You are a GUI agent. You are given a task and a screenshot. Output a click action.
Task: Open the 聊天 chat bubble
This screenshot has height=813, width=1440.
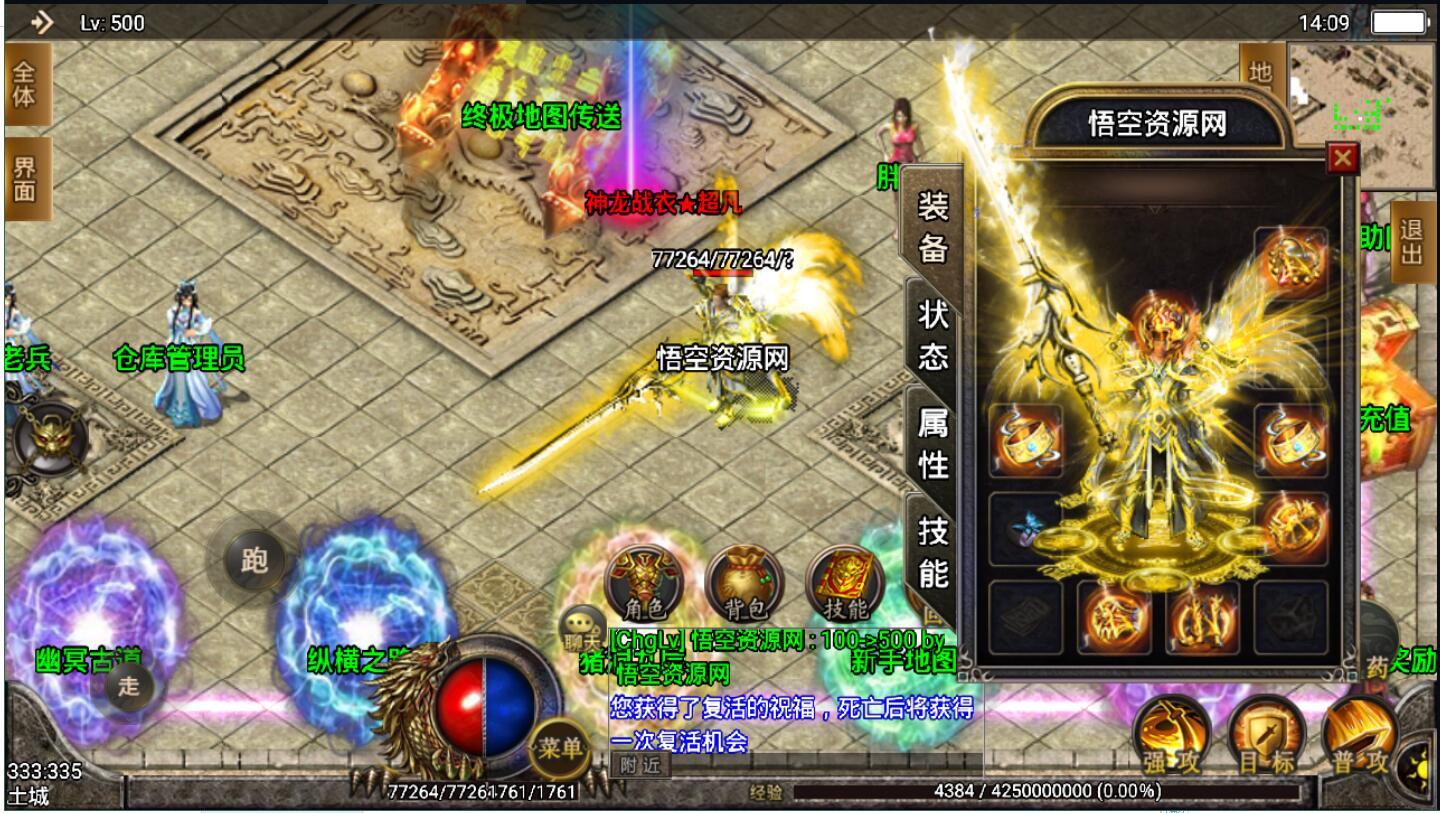[582, 627]
